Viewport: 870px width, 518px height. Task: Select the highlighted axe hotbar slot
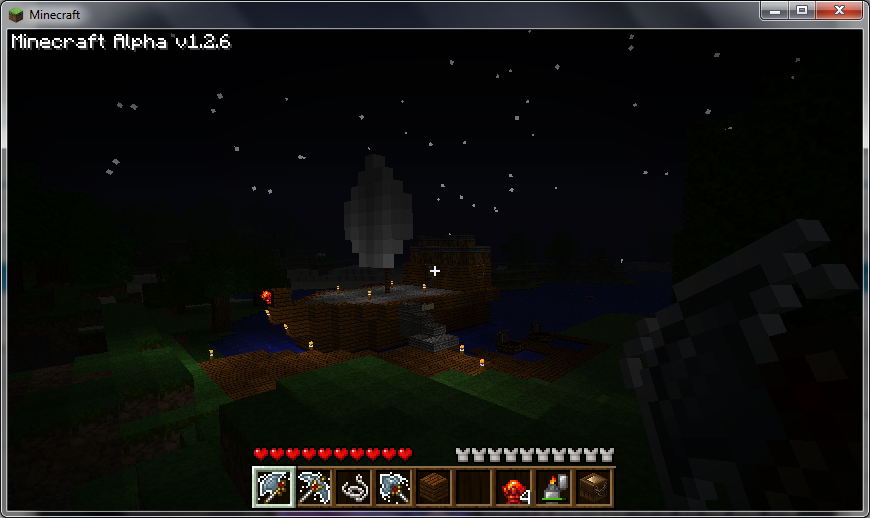272,488
